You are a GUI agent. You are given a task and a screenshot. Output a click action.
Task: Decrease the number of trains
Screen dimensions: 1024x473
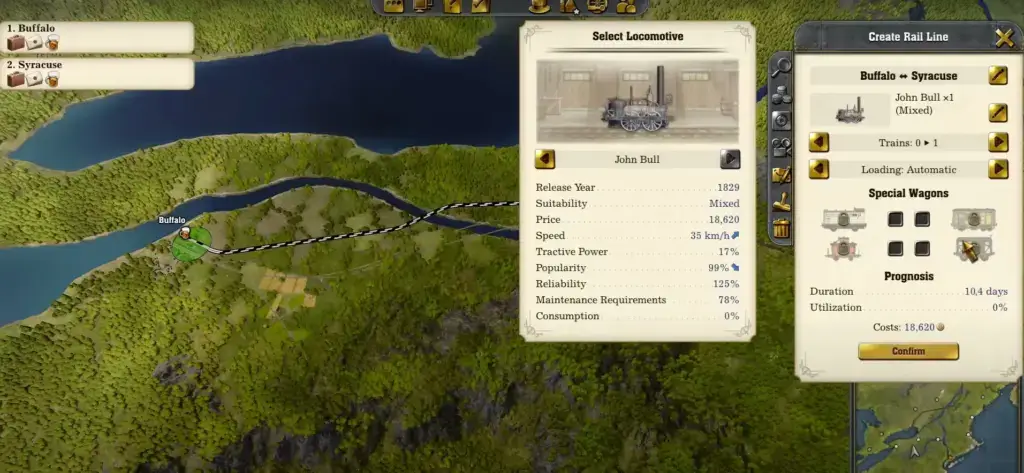pos(818,142)
